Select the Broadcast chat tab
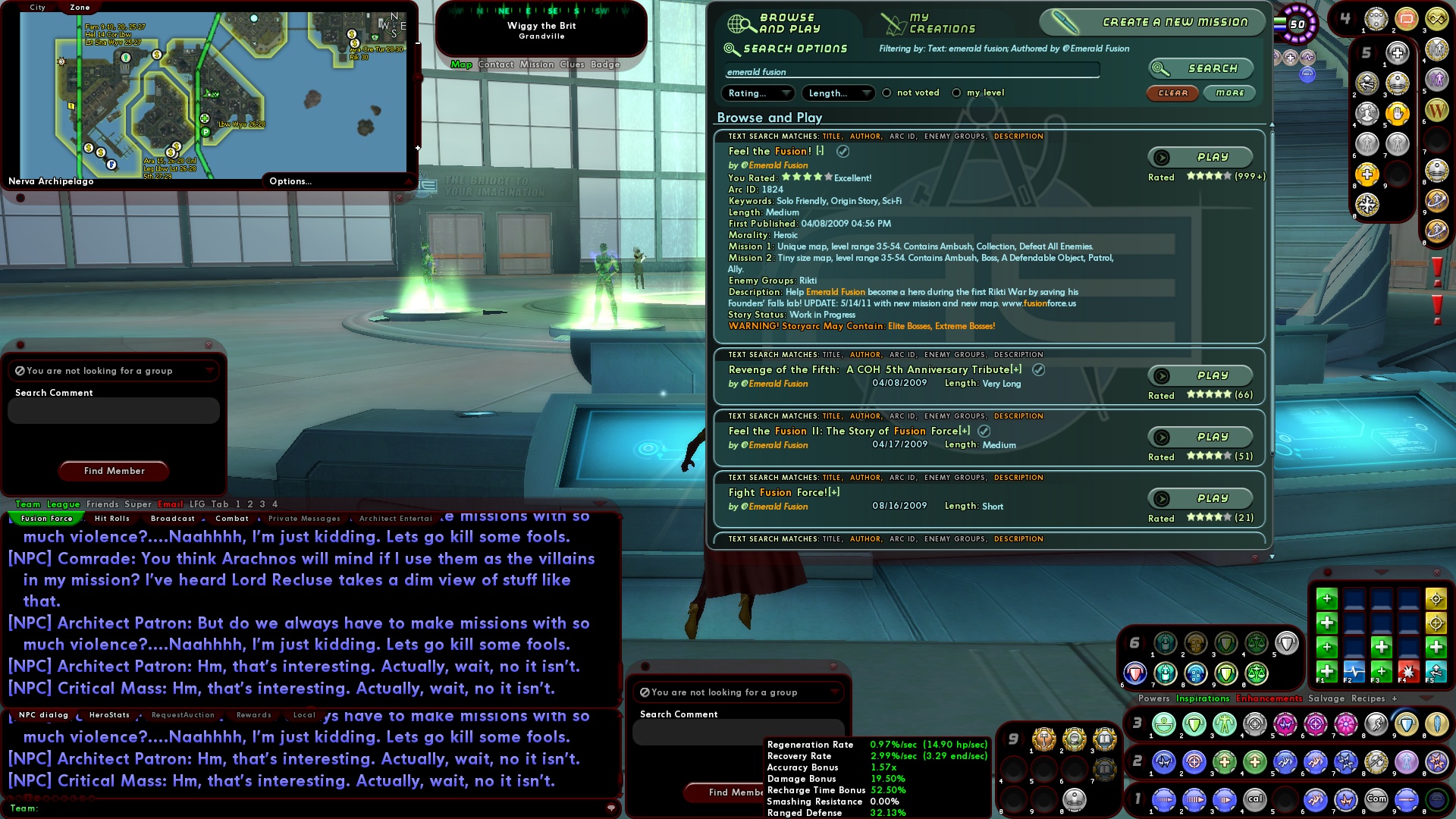This screenshot has height=819, width=1456. pyautogui.click(x=173, y=519)
